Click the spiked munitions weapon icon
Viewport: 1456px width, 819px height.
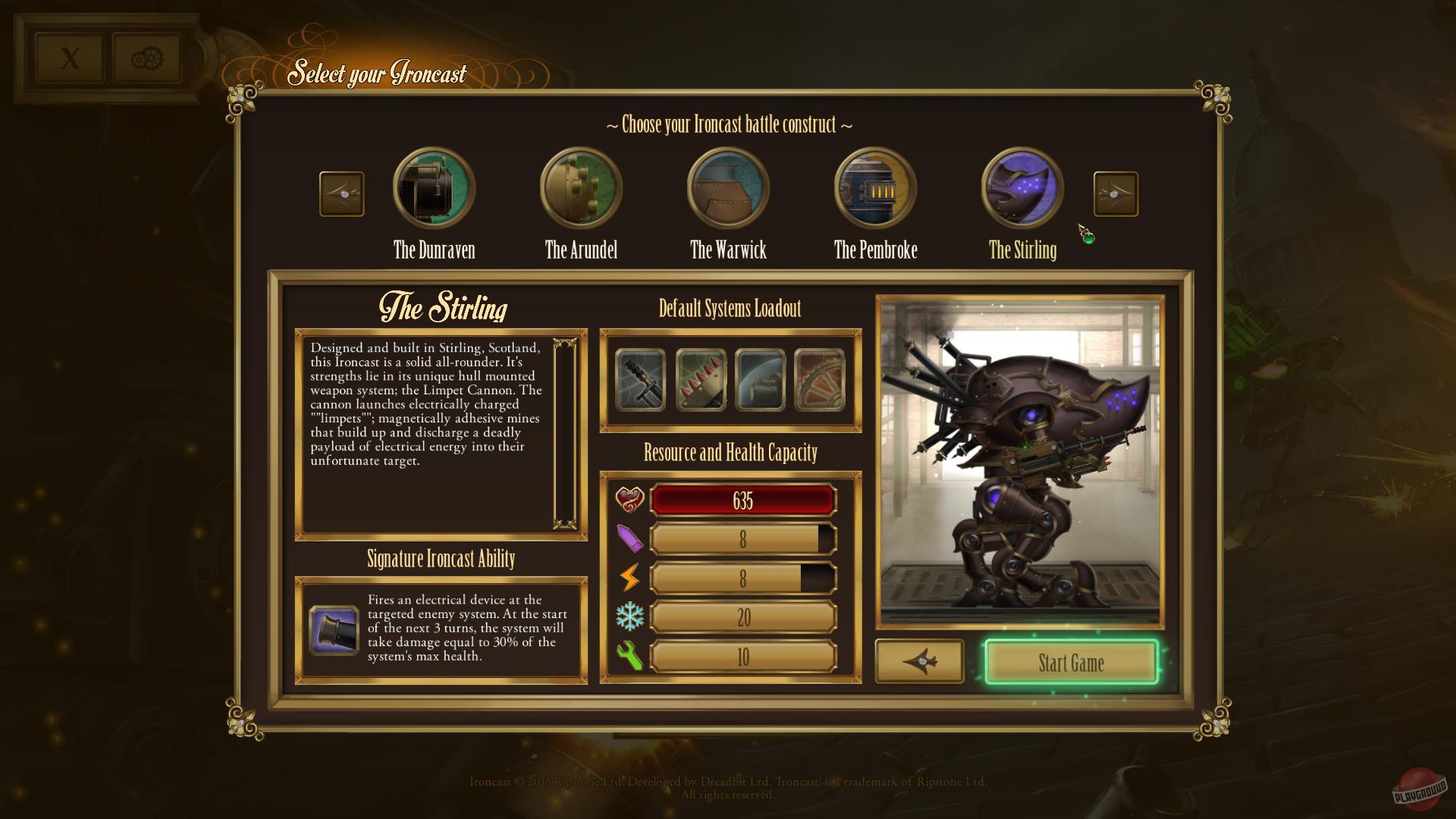point(701,381)
